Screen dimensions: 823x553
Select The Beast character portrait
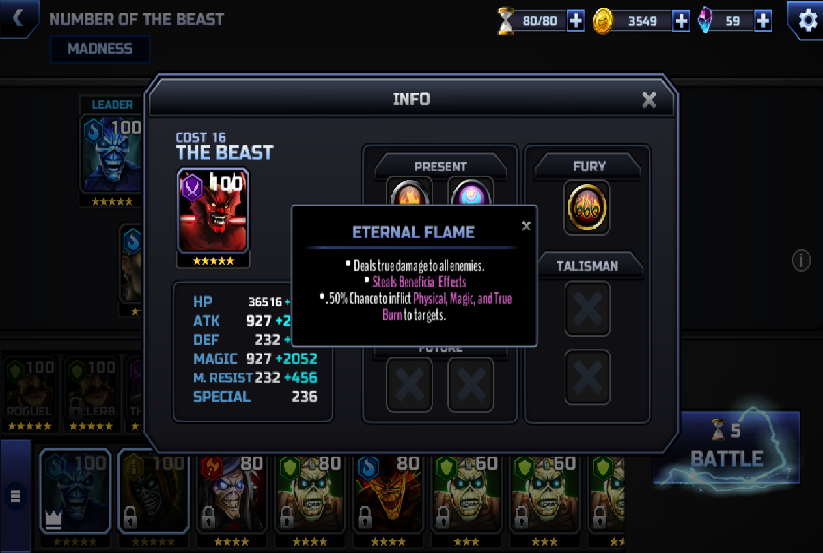(x=213, y=211)
